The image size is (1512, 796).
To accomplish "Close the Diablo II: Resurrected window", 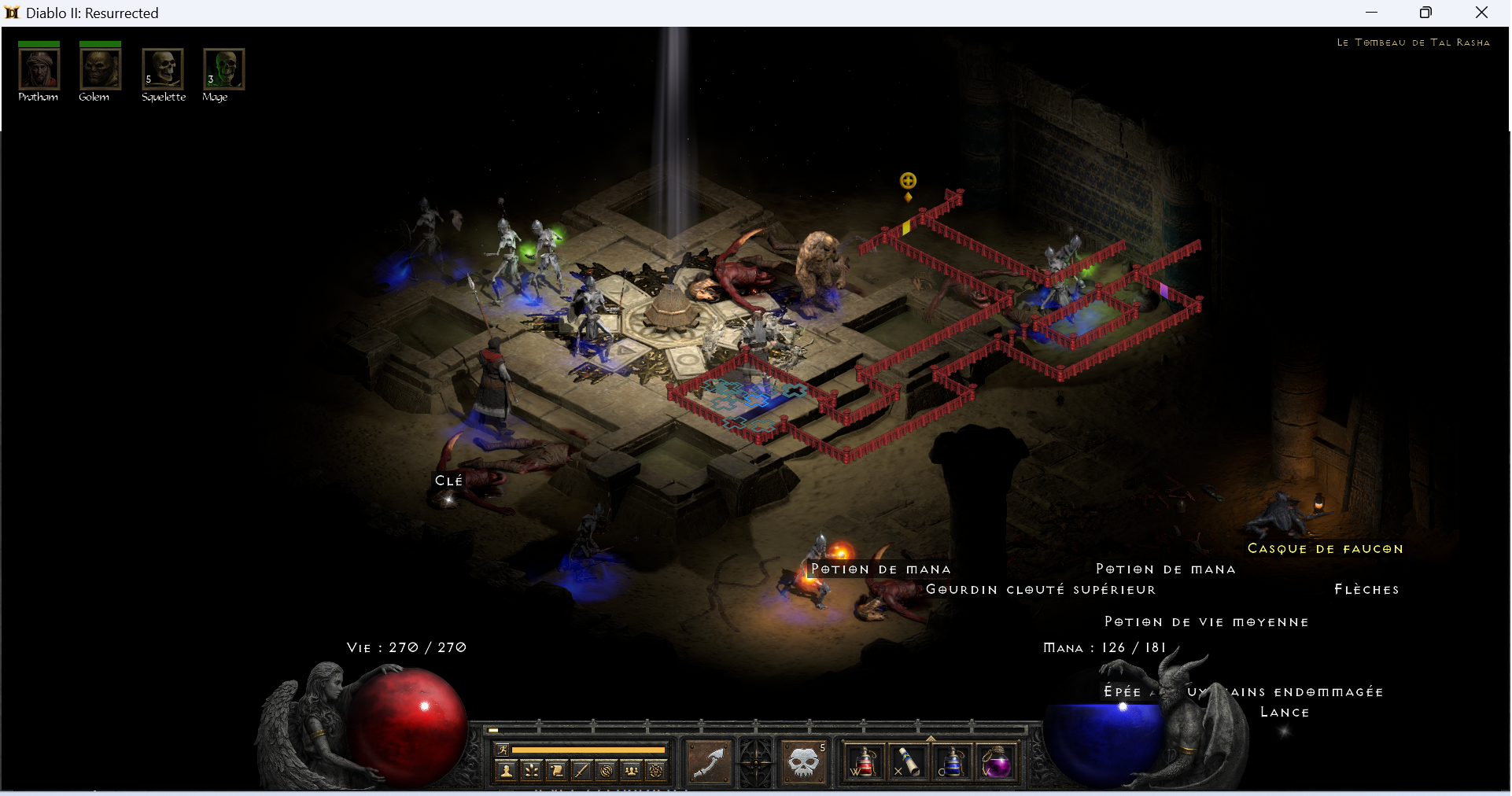I will click(1481, 13).
